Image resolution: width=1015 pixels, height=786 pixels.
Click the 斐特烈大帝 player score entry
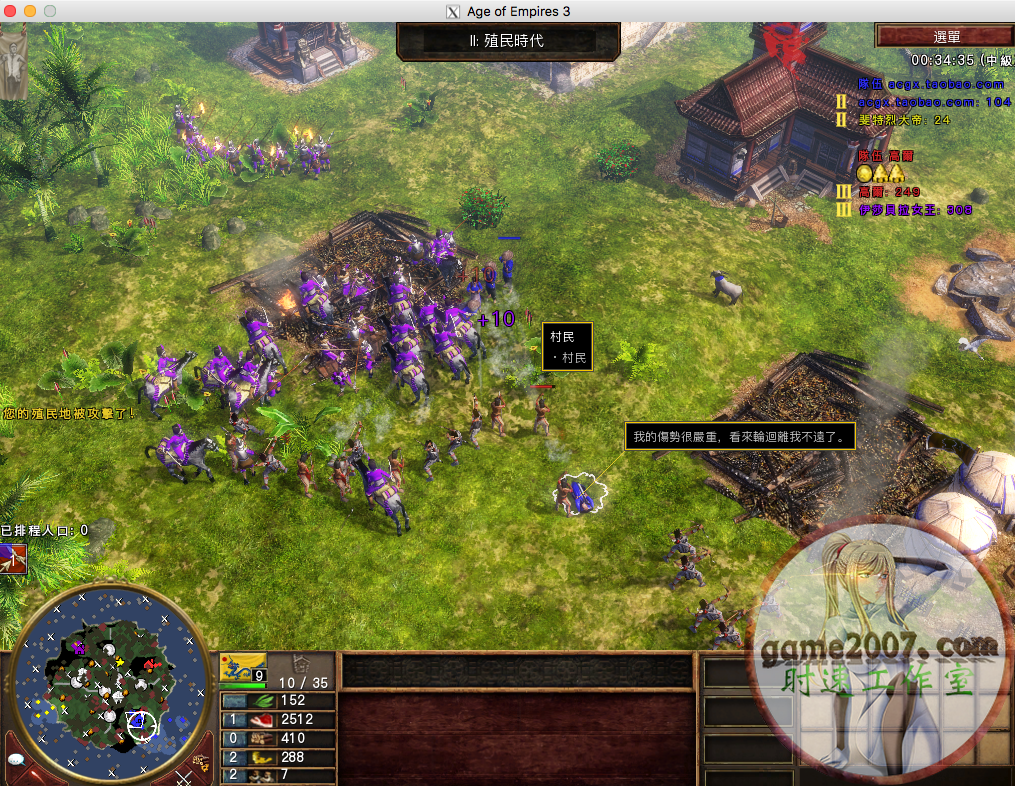[904, 120]
